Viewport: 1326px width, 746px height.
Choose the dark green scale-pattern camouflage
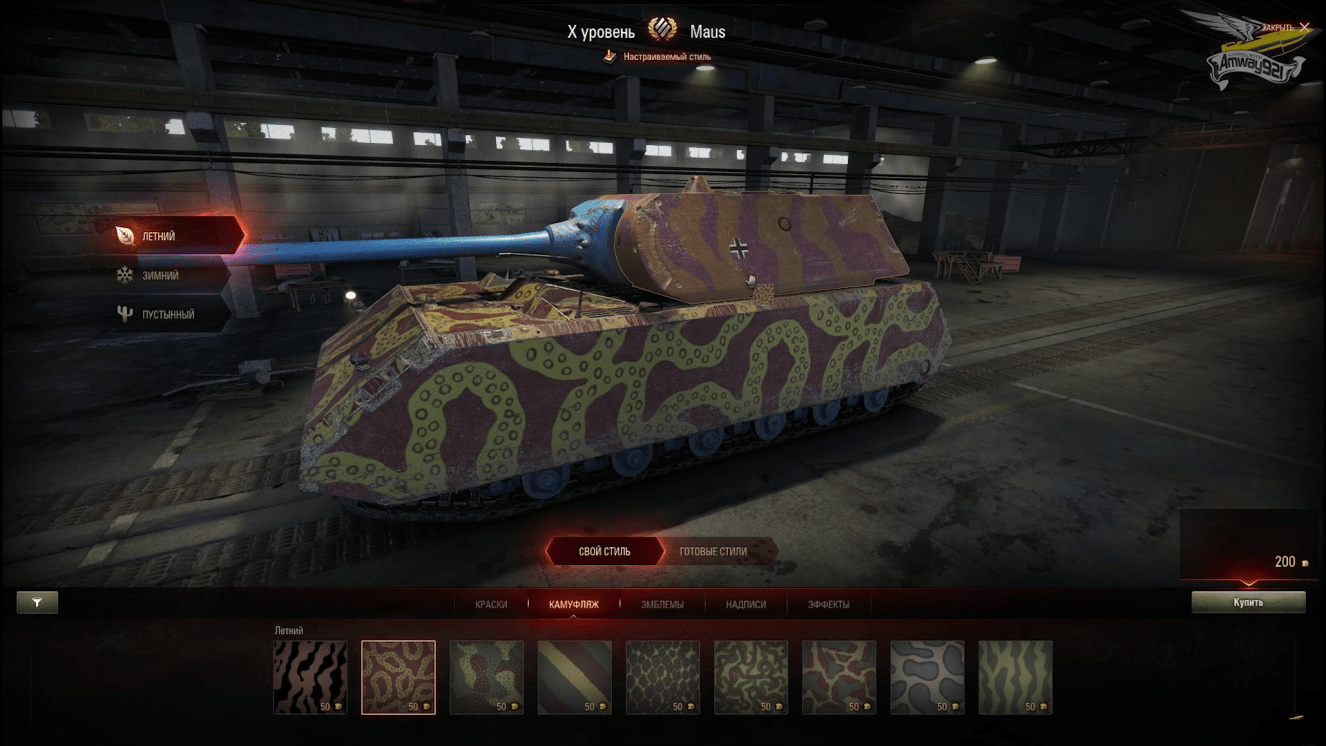[663, 677]
